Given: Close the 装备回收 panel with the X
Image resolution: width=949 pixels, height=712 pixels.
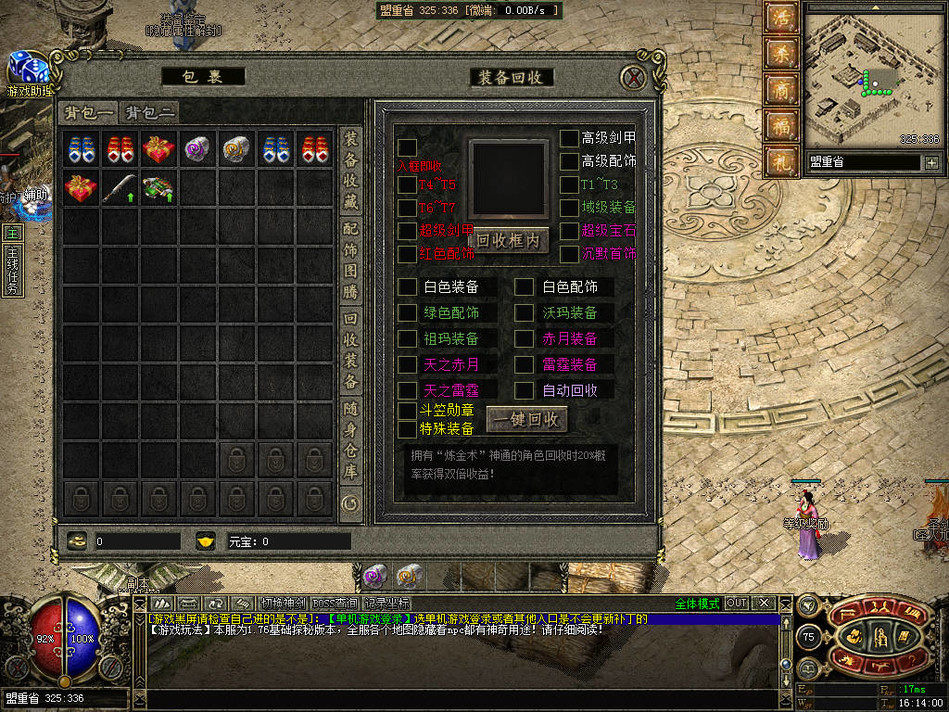Looking at the screenshot, I should pyautogui.click(x=631, y=78).
